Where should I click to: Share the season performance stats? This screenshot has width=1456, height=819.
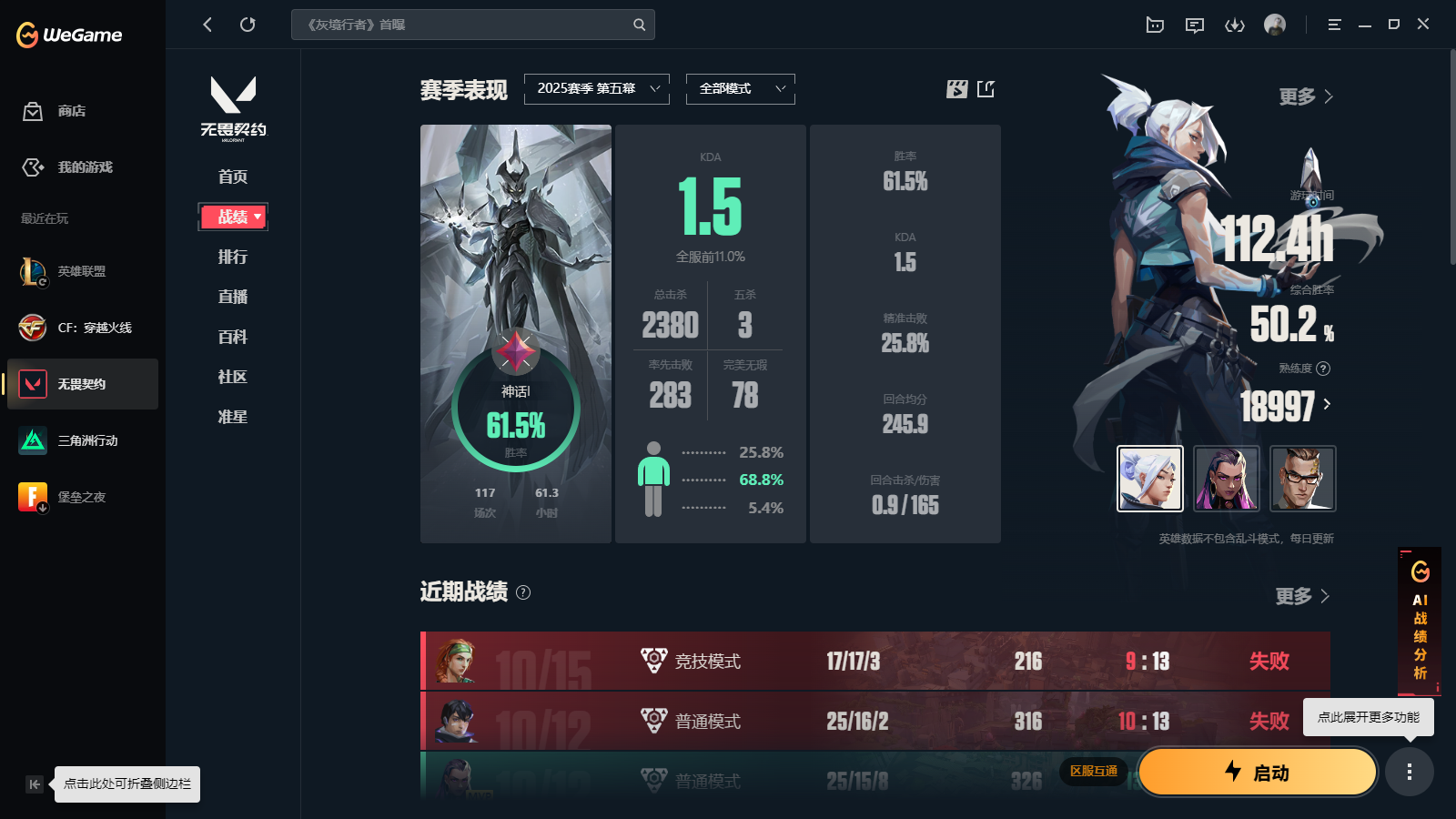coord(986,89)
